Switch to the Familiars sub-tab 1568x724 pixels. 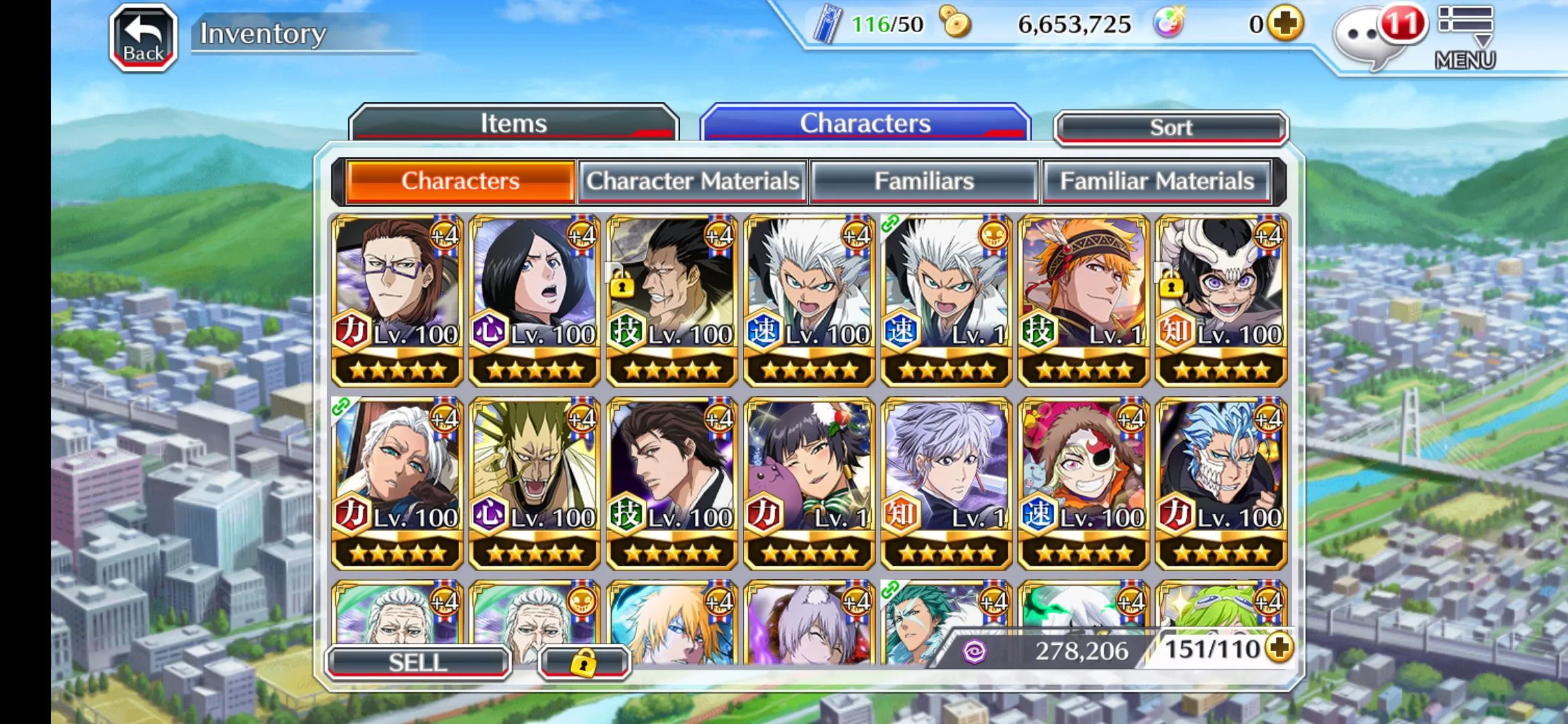tap(924, 181)
